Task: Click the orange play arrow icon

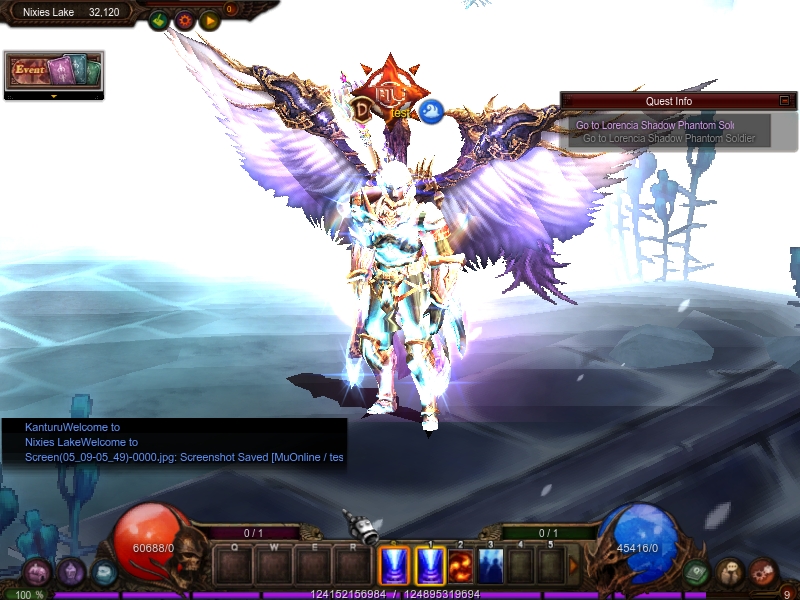Action: (209, 20)
